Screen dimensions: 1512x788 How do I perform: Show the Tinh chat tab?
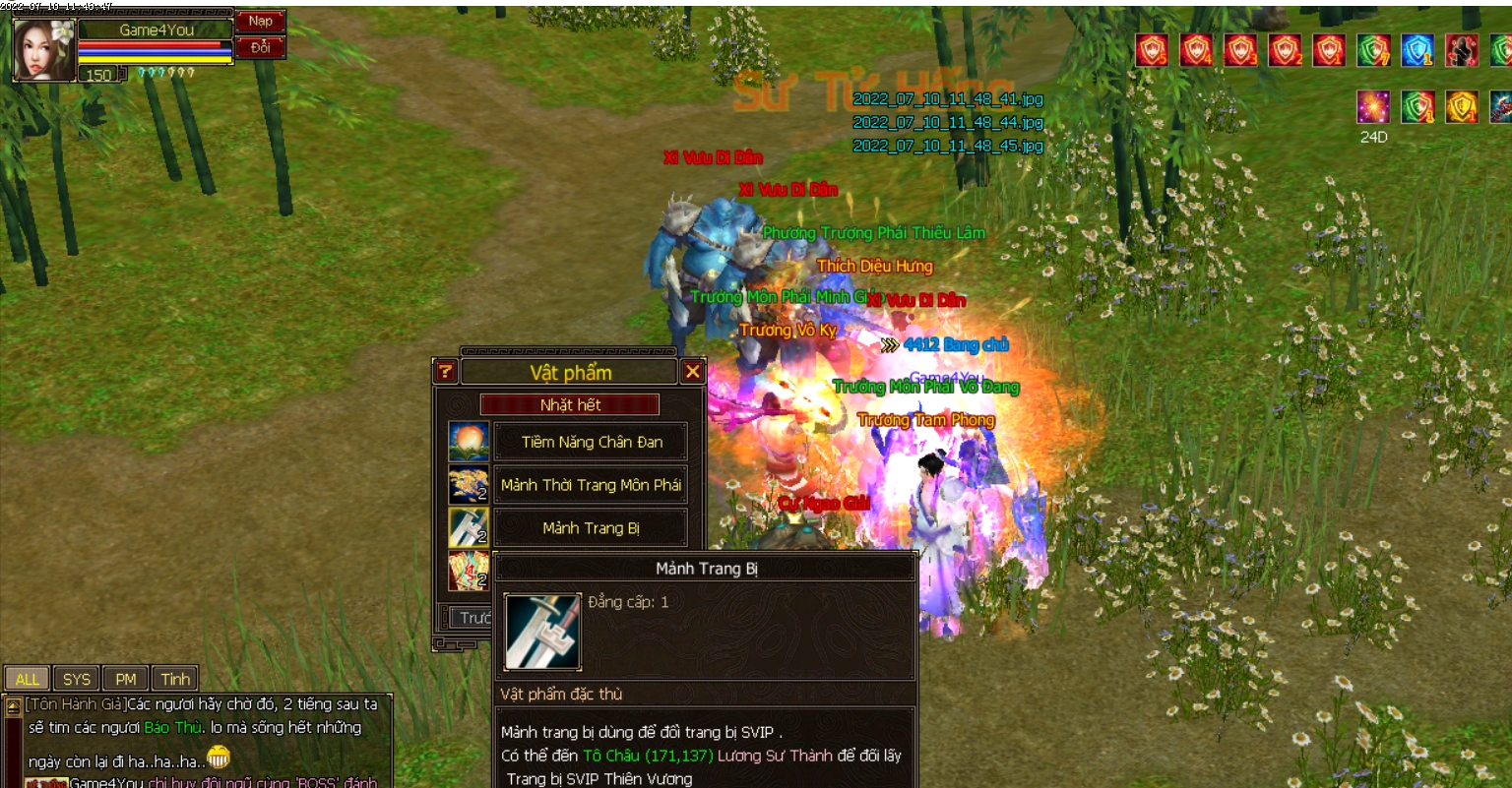[175, 679]
